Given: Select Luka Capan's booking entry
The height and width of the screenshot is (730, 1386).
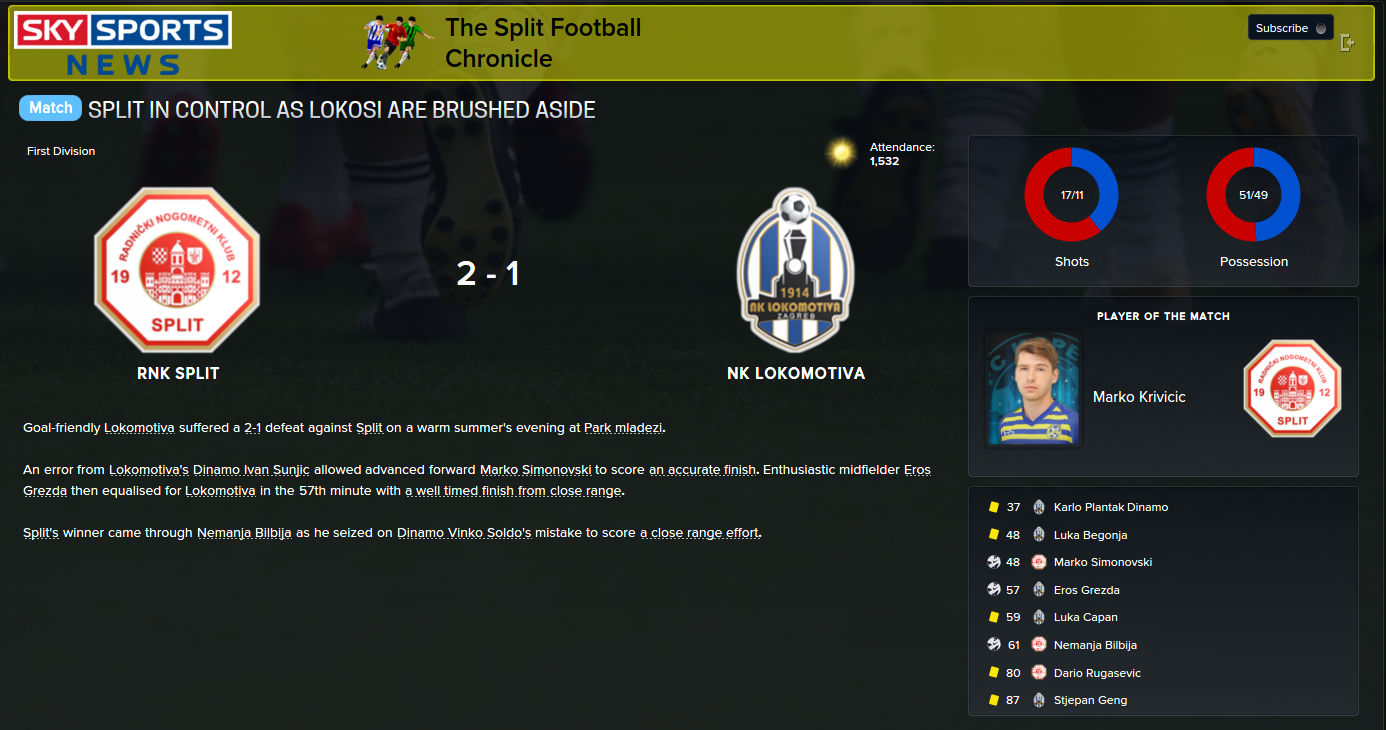Looking at the screenshot, I should tap(1085, 617).
